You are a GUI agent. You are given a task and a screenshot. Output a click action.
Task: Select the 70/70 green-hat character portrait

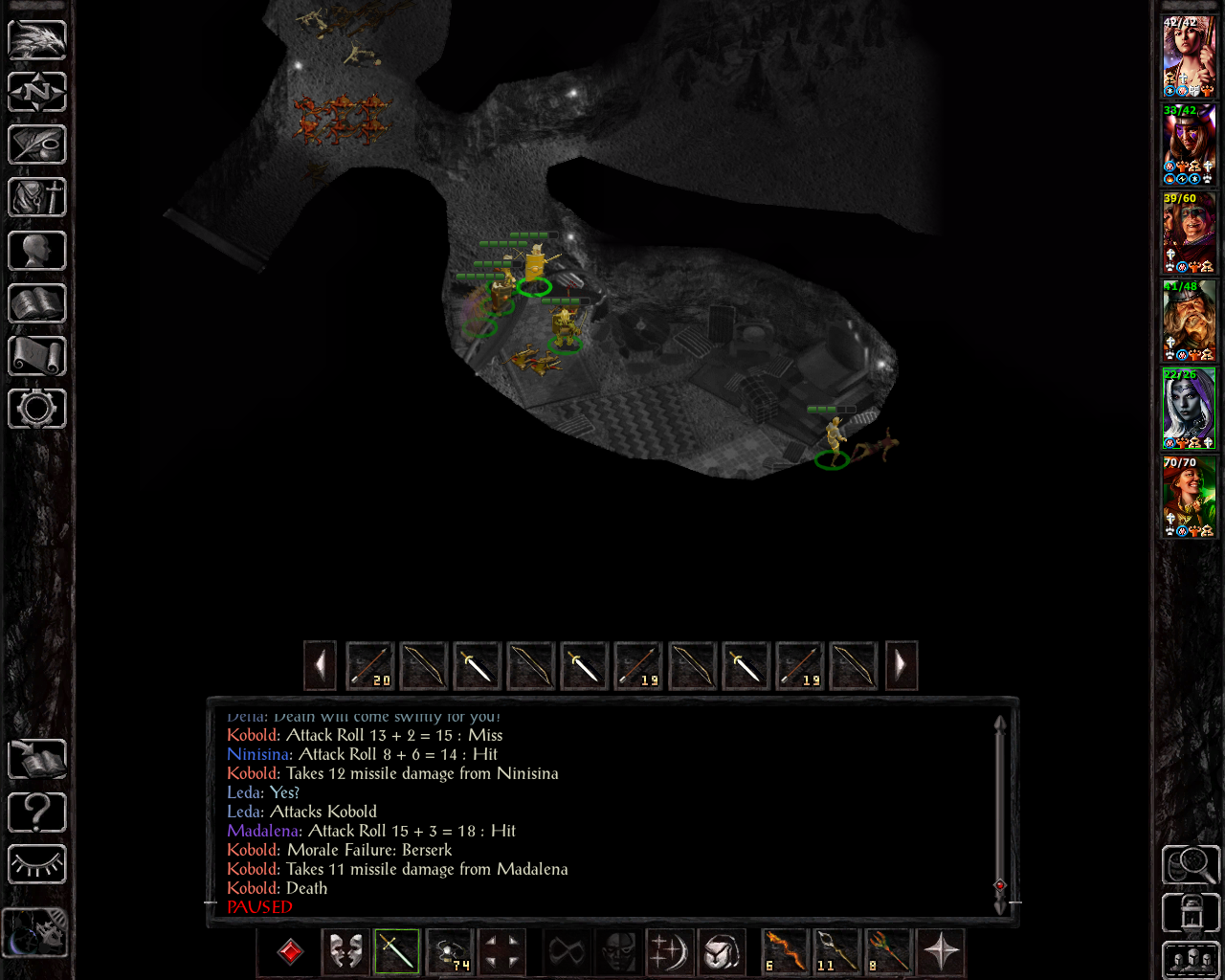pos(1189,497)
